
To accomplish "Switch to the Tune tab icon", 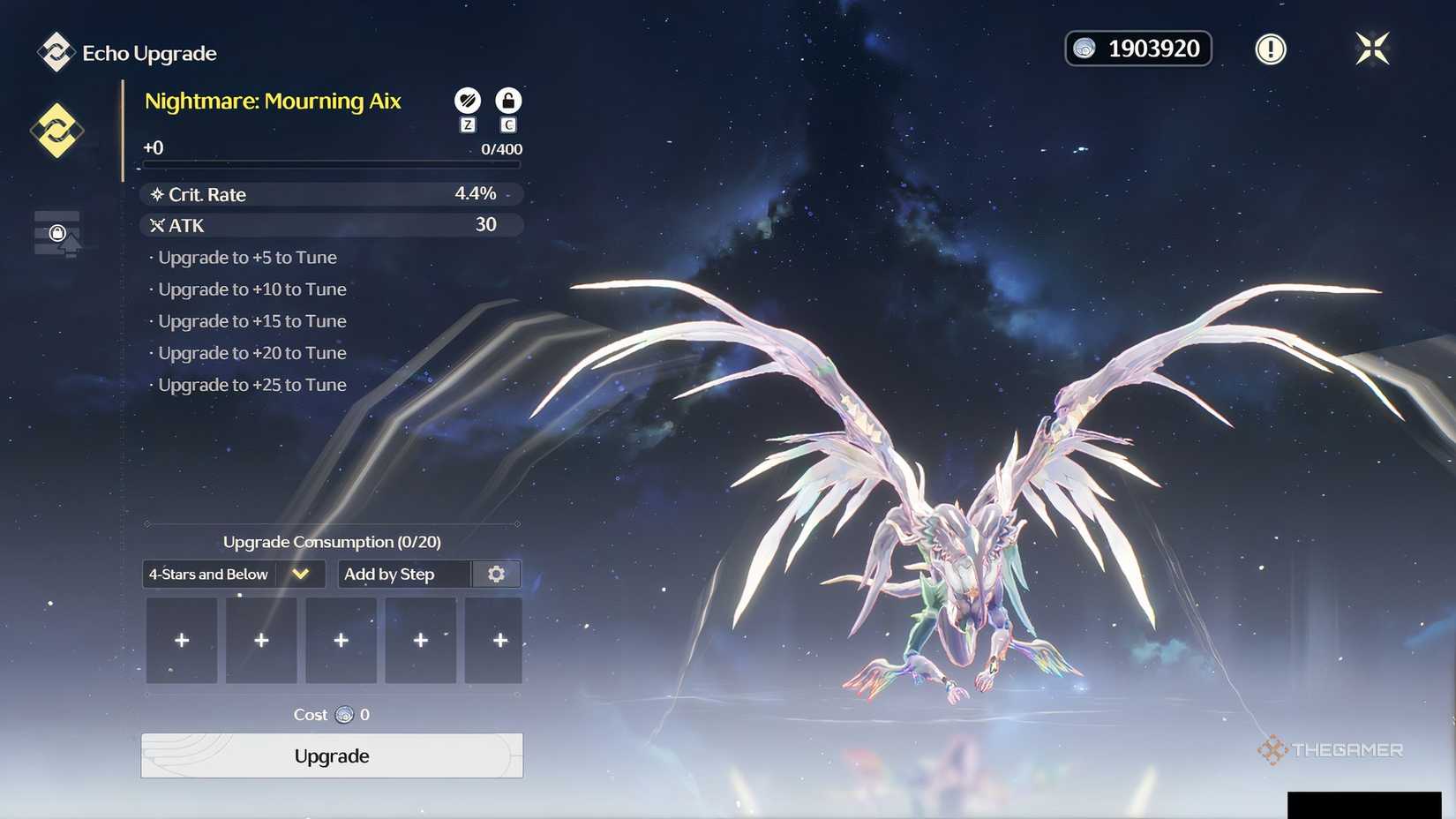I will point(57,234).
